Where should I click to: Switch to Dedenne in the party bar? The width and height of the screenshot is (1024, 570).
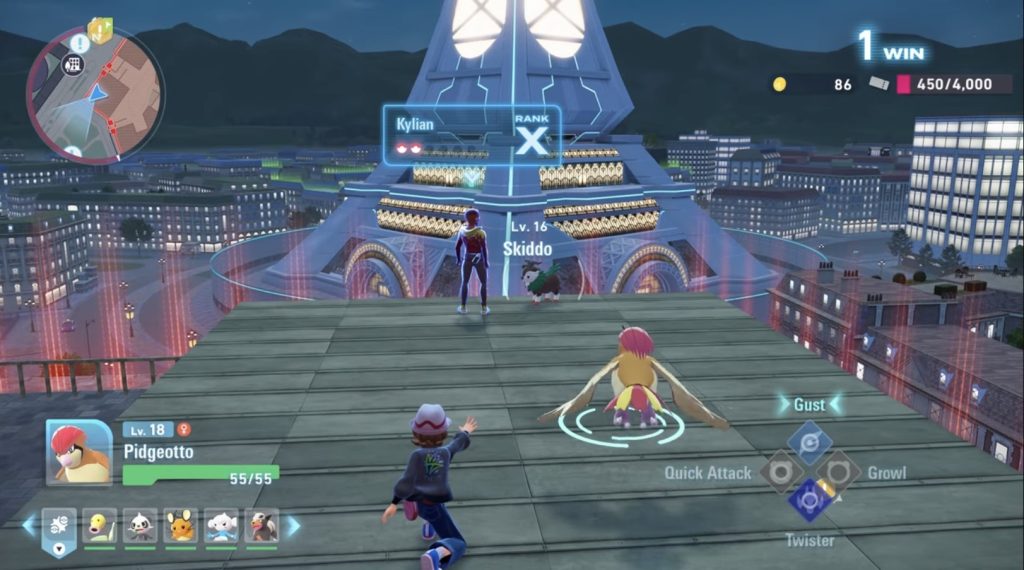(181, 525)
